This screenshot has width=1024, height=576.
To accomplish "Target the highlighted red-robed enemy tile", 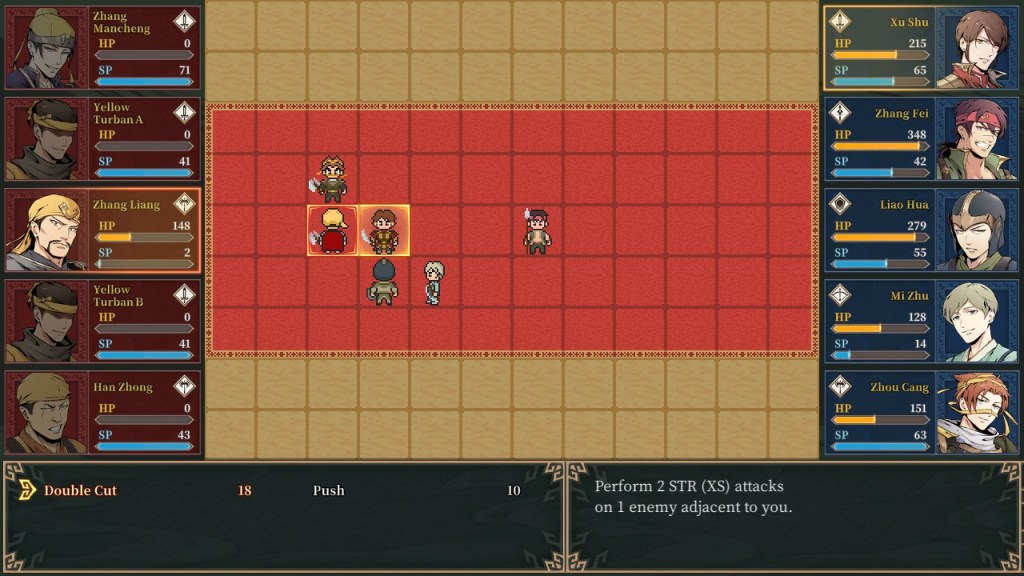I will (x=332, y=231).
